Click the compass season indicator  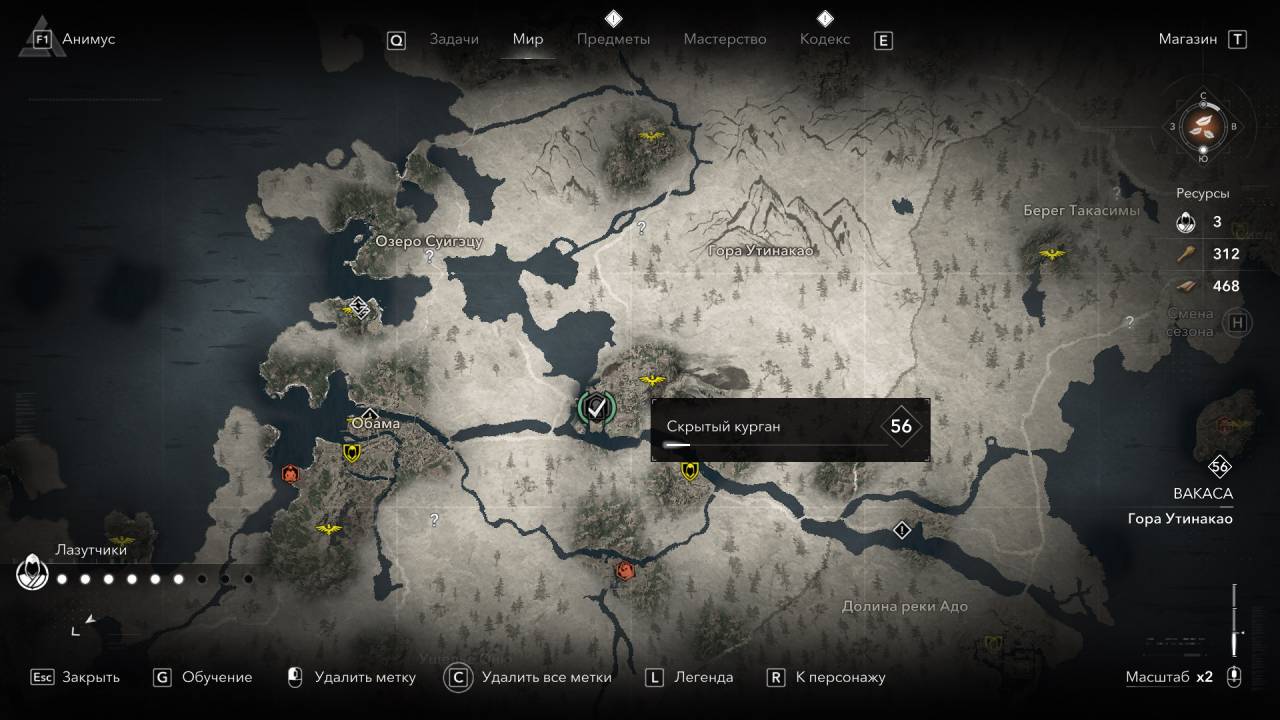pos(1203,126)
